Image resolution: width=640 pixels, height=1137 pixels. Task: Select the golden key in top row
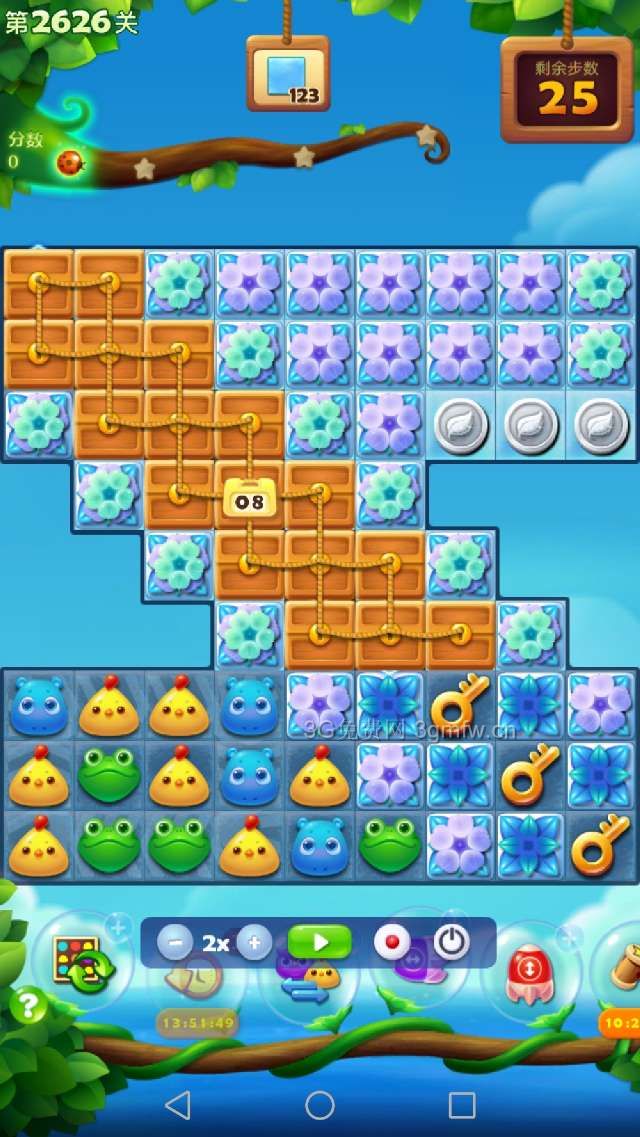click(460, 703)
